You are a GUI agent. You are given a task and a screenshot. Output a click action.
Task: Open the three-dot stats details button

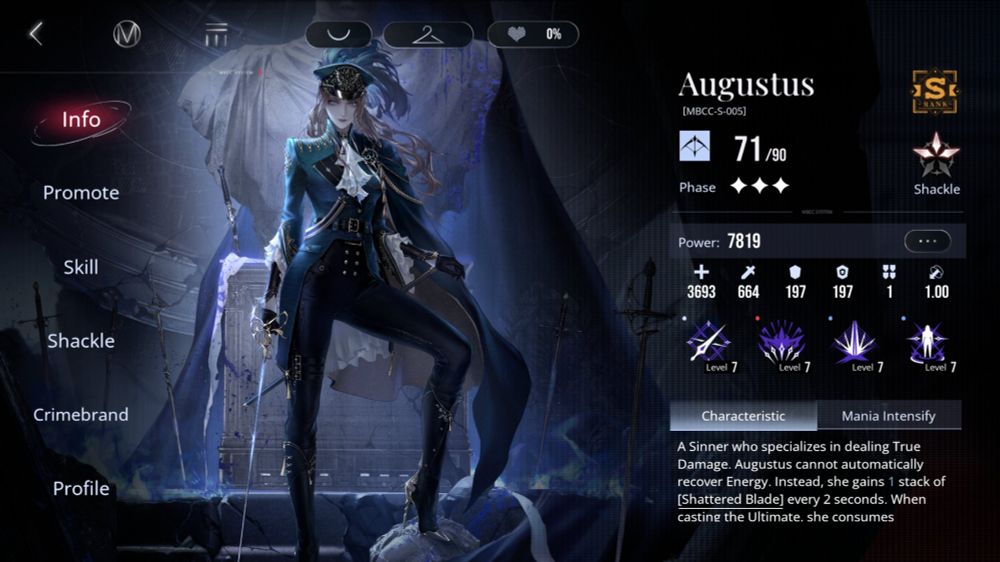(927, 241)
